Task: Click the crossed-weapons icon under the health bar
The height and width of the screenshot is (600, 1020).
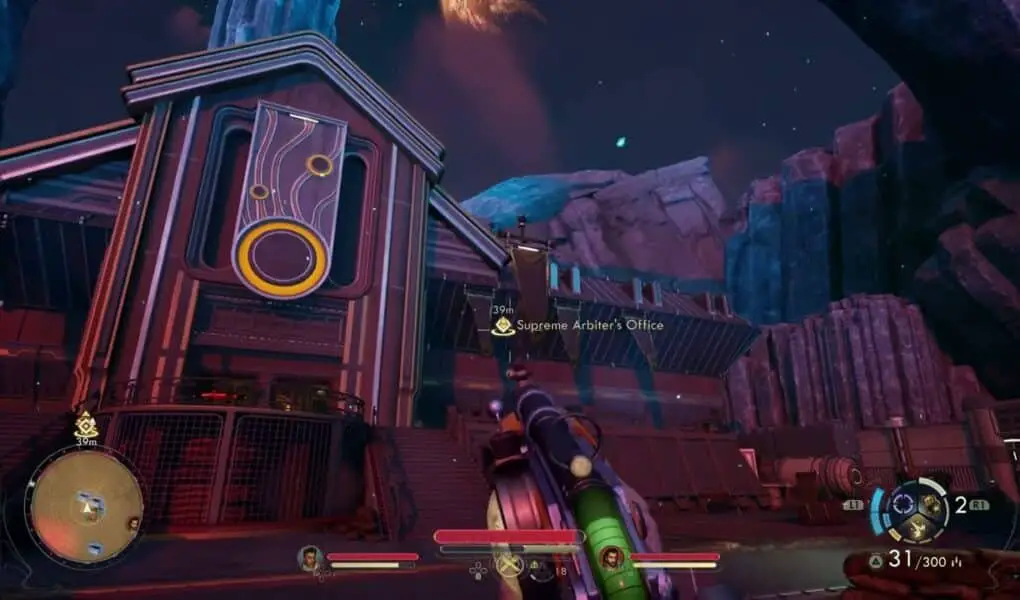Action: [x=510, y=566]
